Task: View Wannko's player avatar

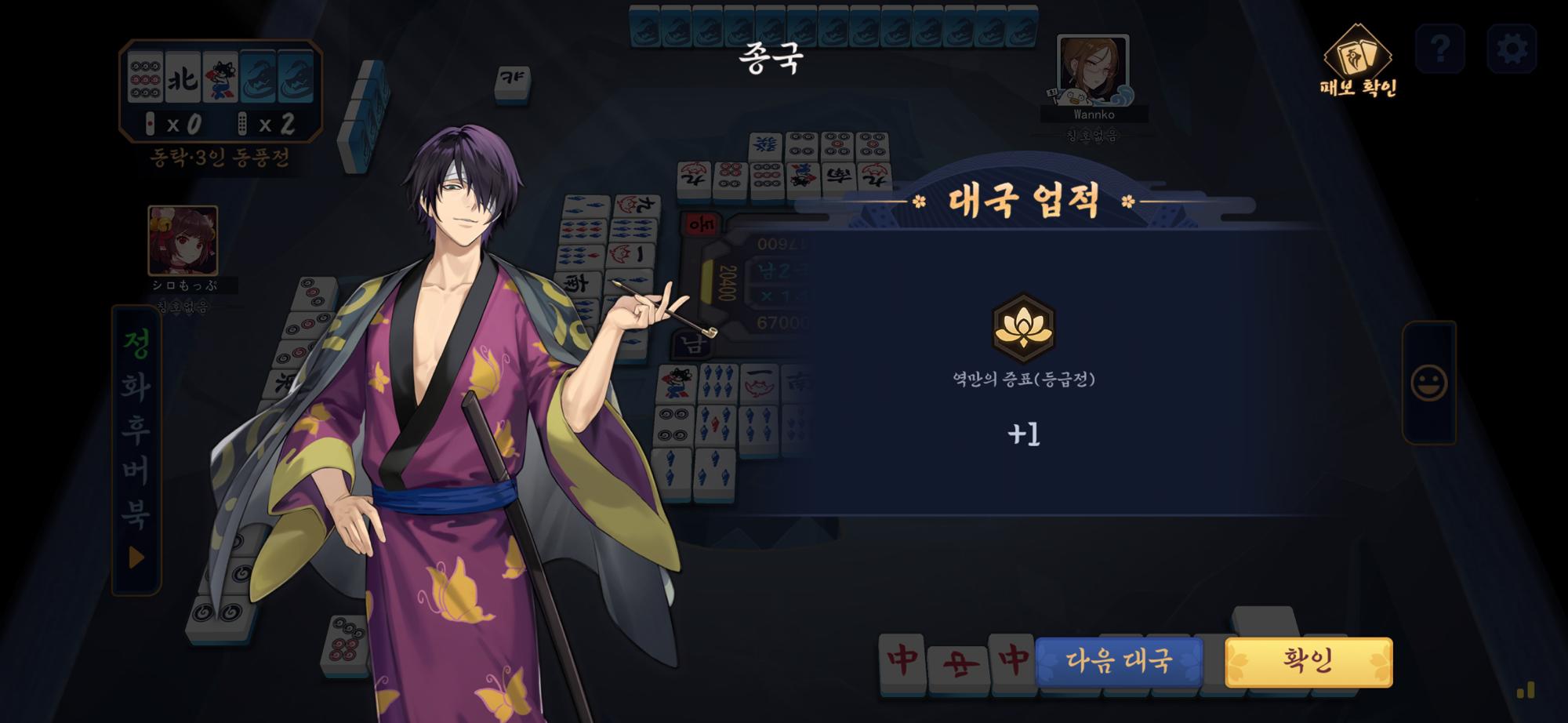Action: (1093, 70)
